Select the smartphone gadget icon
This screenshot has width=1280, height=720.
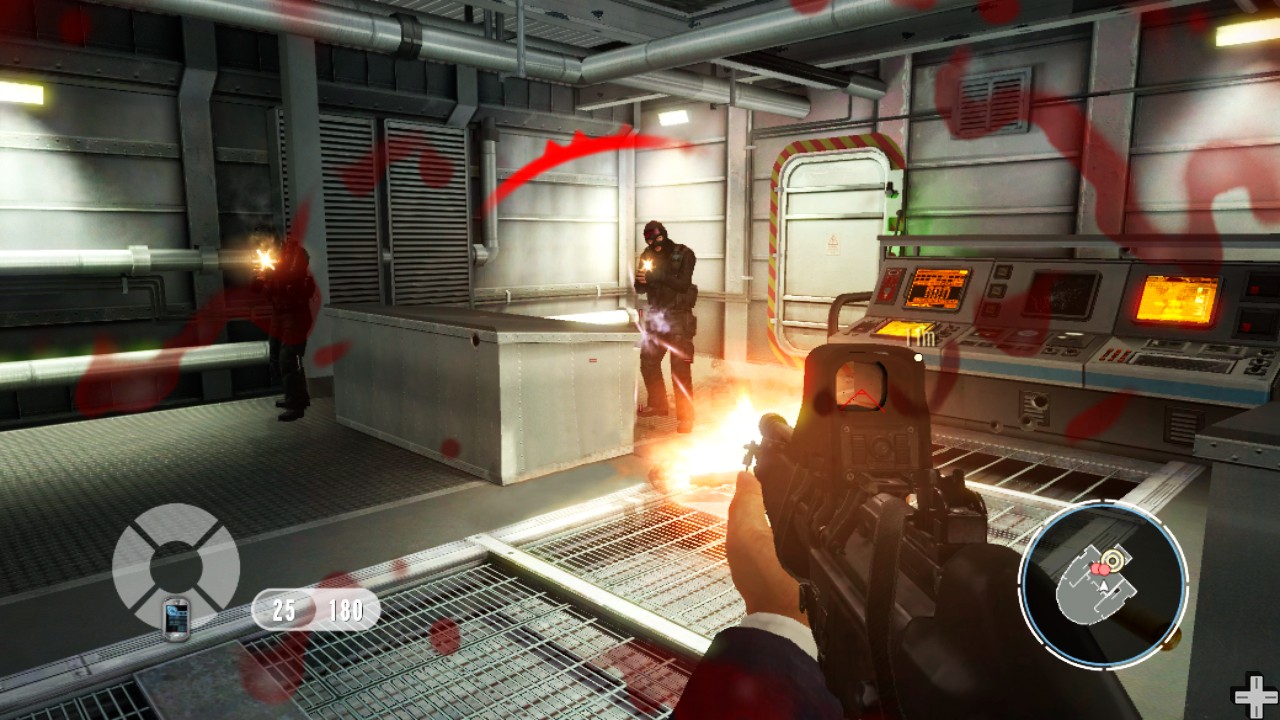tap(176, 616)
